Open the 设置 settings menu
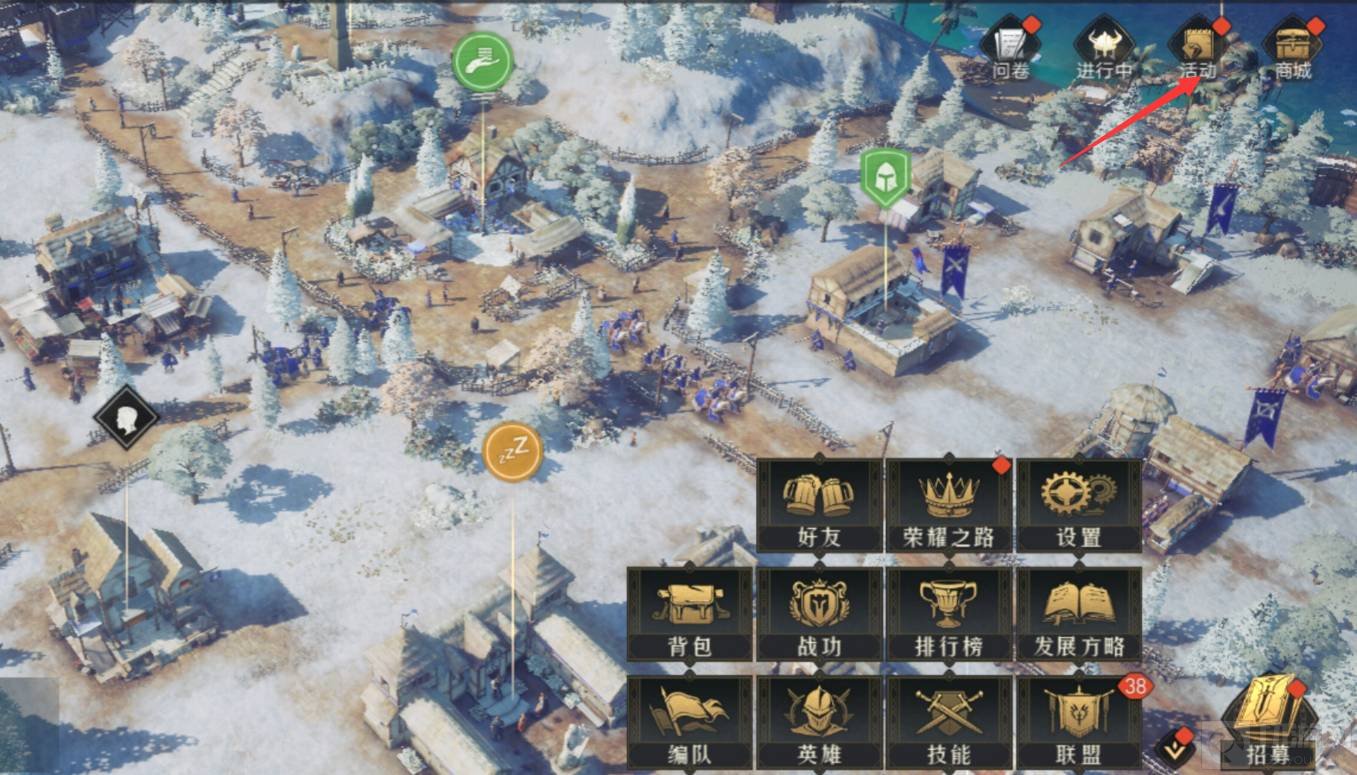Viewport: 1357px width, 775px height. (1078, 505)
